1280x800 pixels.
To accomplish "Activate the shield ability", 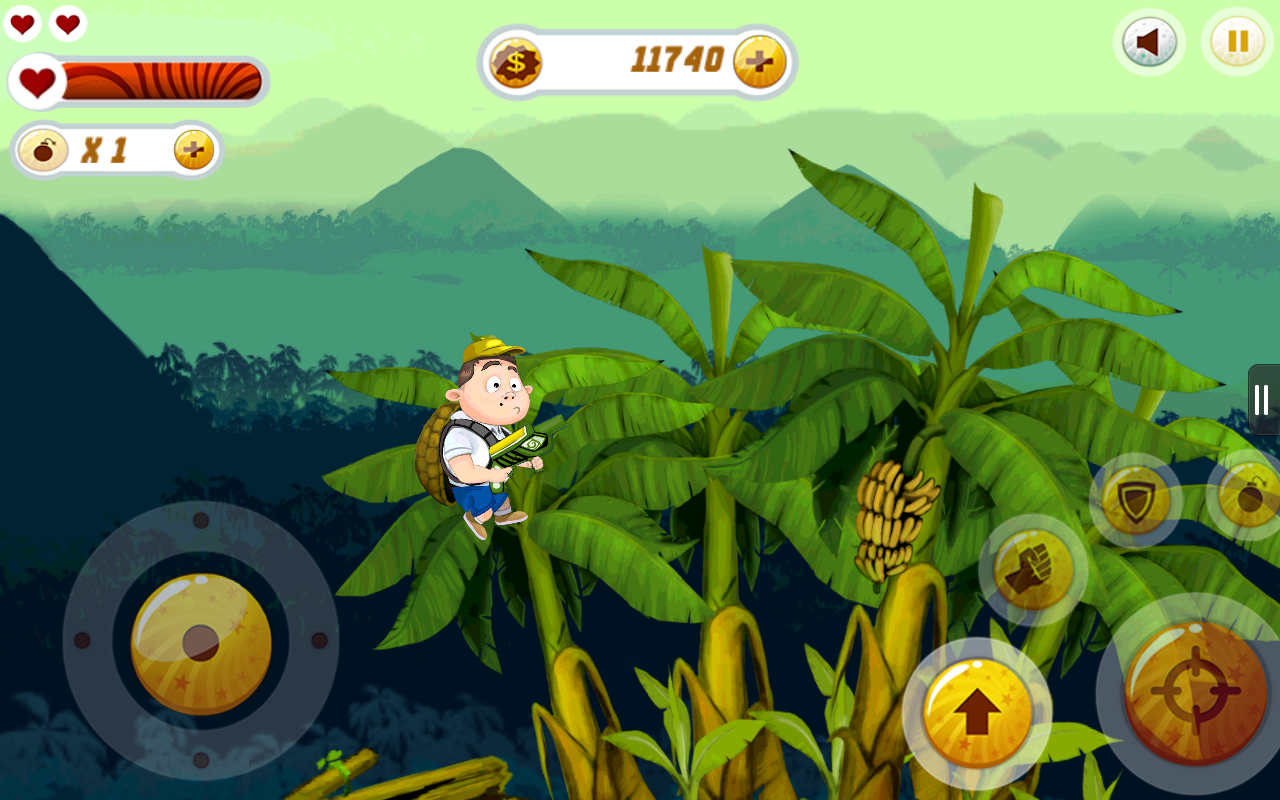I will [x=1136, y=500].
